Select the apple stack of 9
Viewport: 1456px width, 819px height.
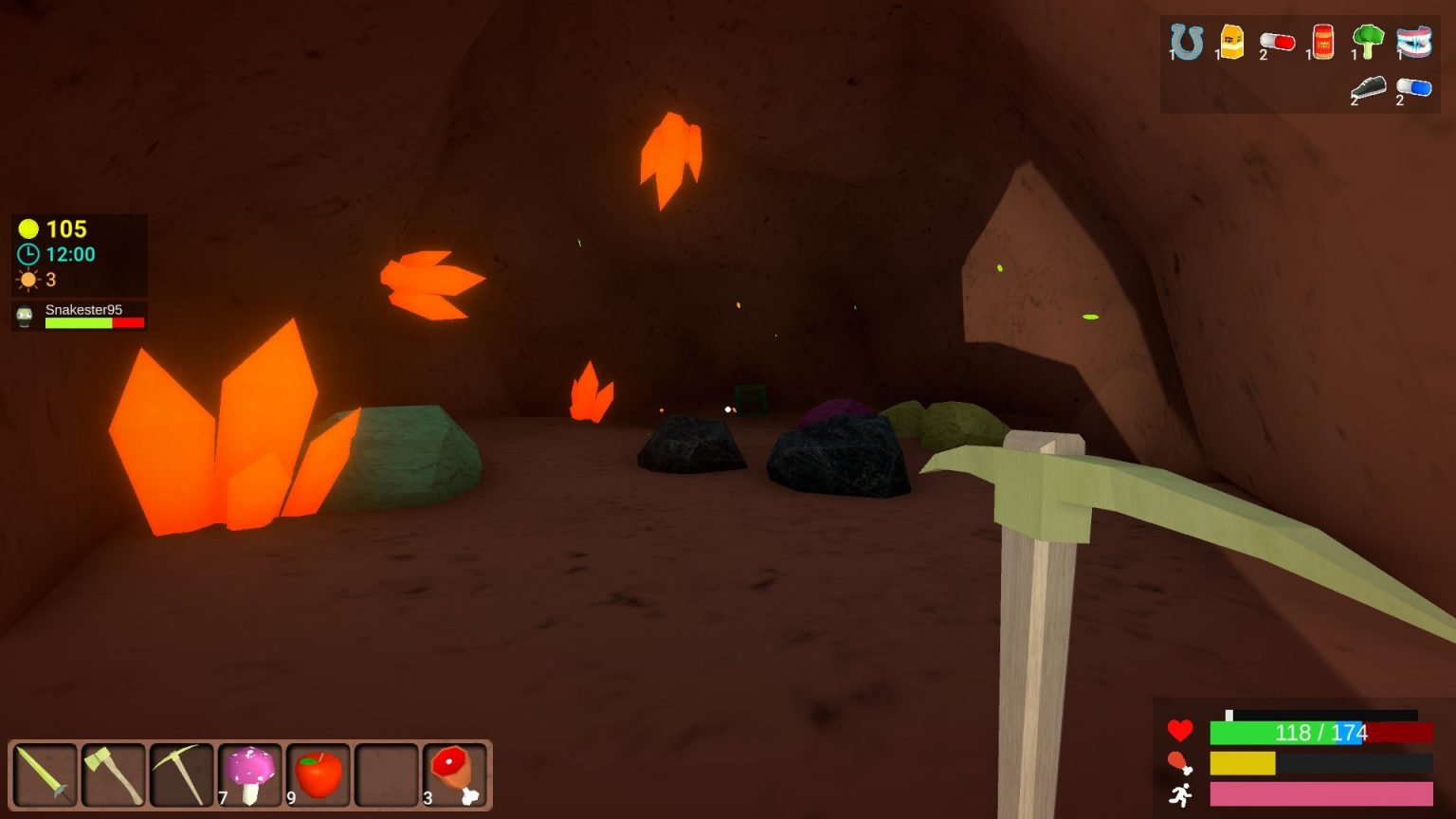tap(318, 774)
